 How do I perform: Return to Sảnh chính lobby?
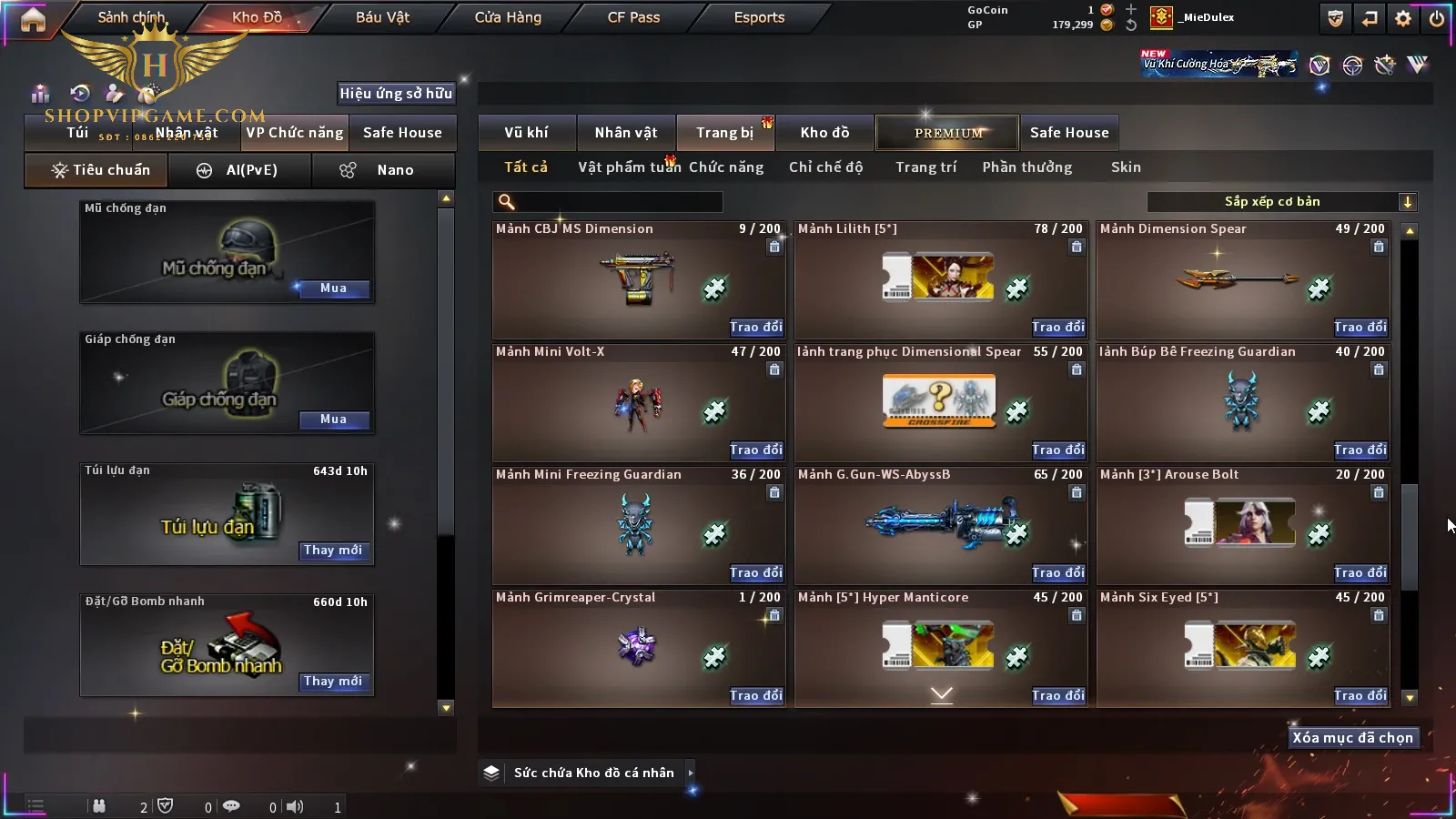click(131, 17)
